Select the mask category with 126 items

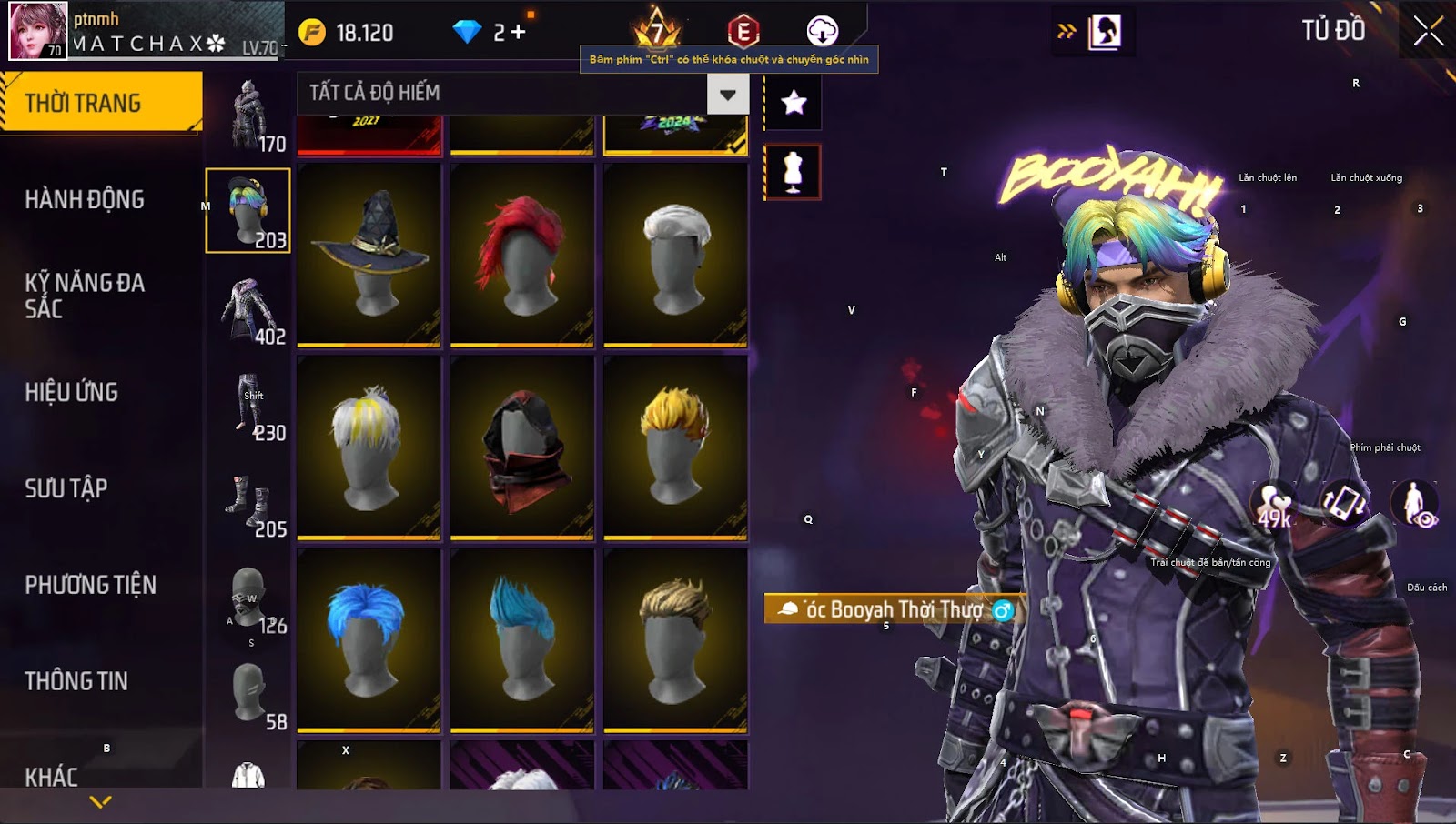click(248, 600)
